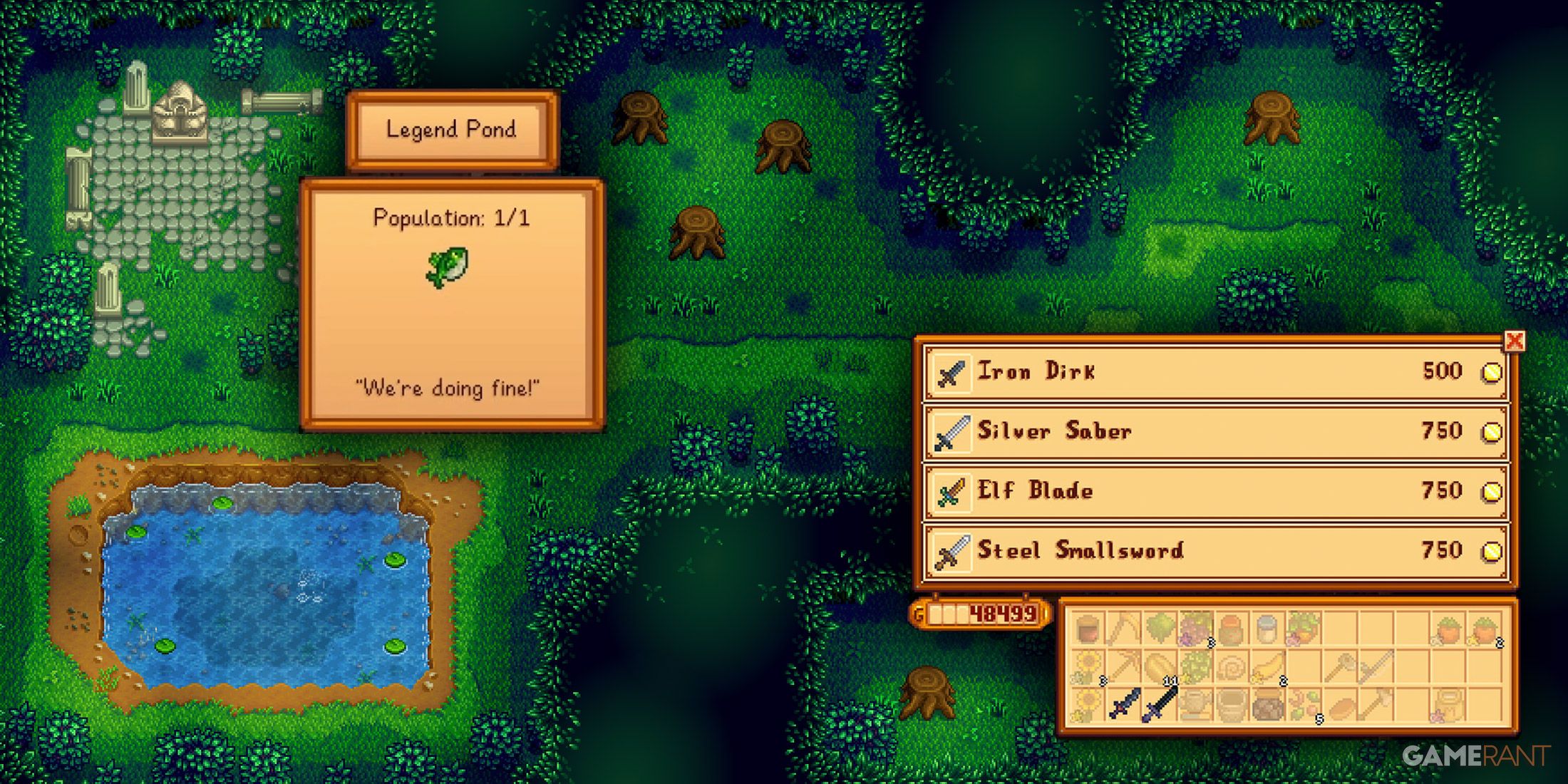Click the short dark sword with red gem
The width and height of the screenshot is (1568, 784).
coord(1125,704)
